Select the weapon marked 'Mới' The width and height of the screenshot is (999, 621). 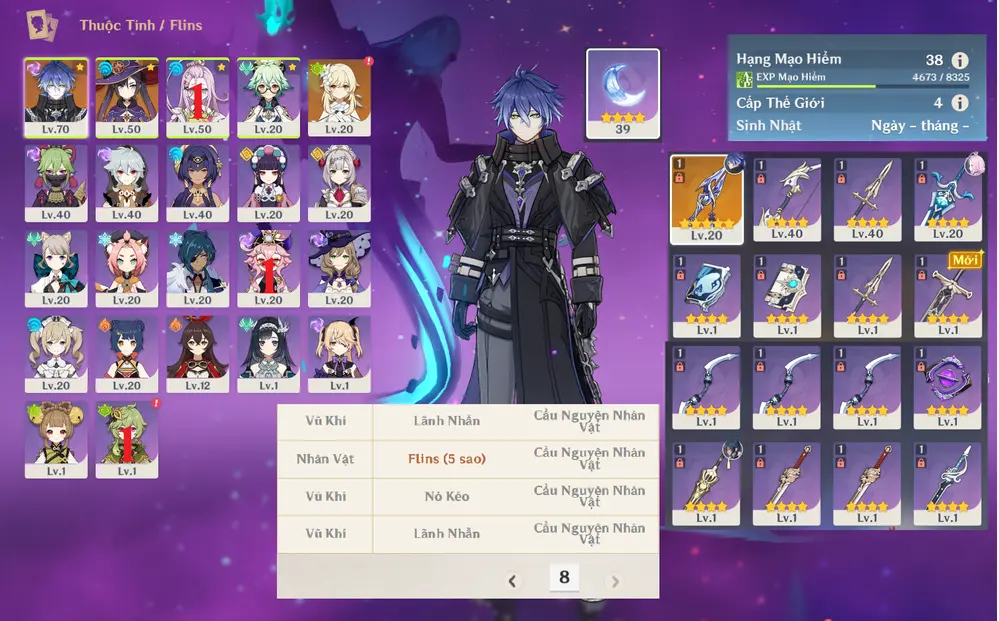tap(946, 294)
